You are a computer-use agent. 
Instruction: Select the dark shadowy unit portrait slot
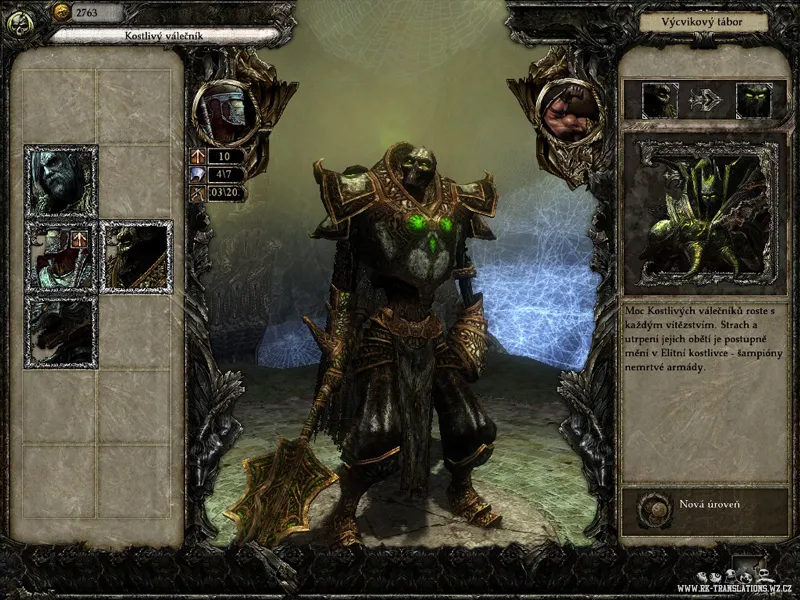pyautogui.click(x=61, y=331)
